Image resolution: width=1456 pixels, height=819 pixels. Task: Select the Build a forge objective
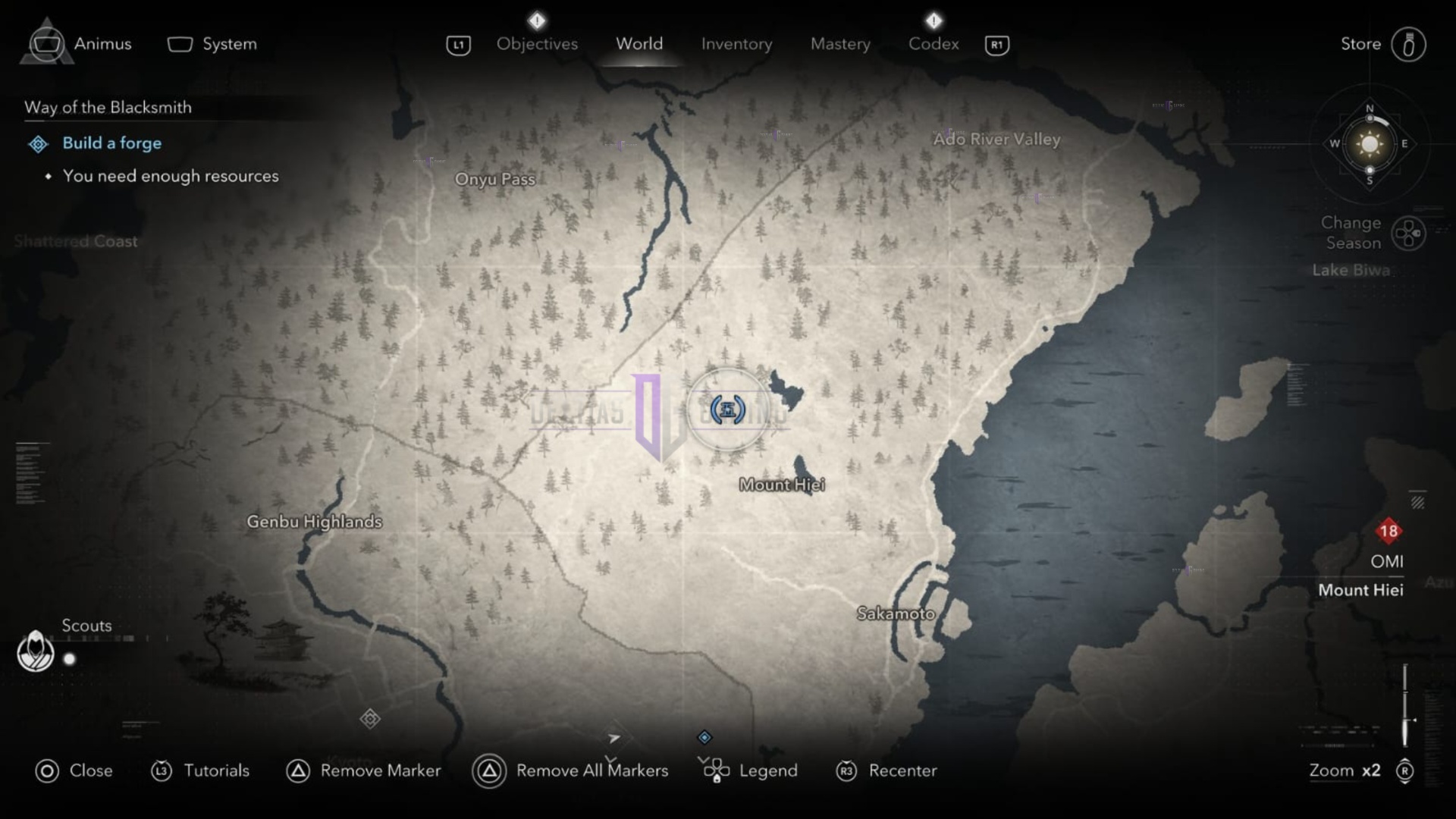point(111,143)
